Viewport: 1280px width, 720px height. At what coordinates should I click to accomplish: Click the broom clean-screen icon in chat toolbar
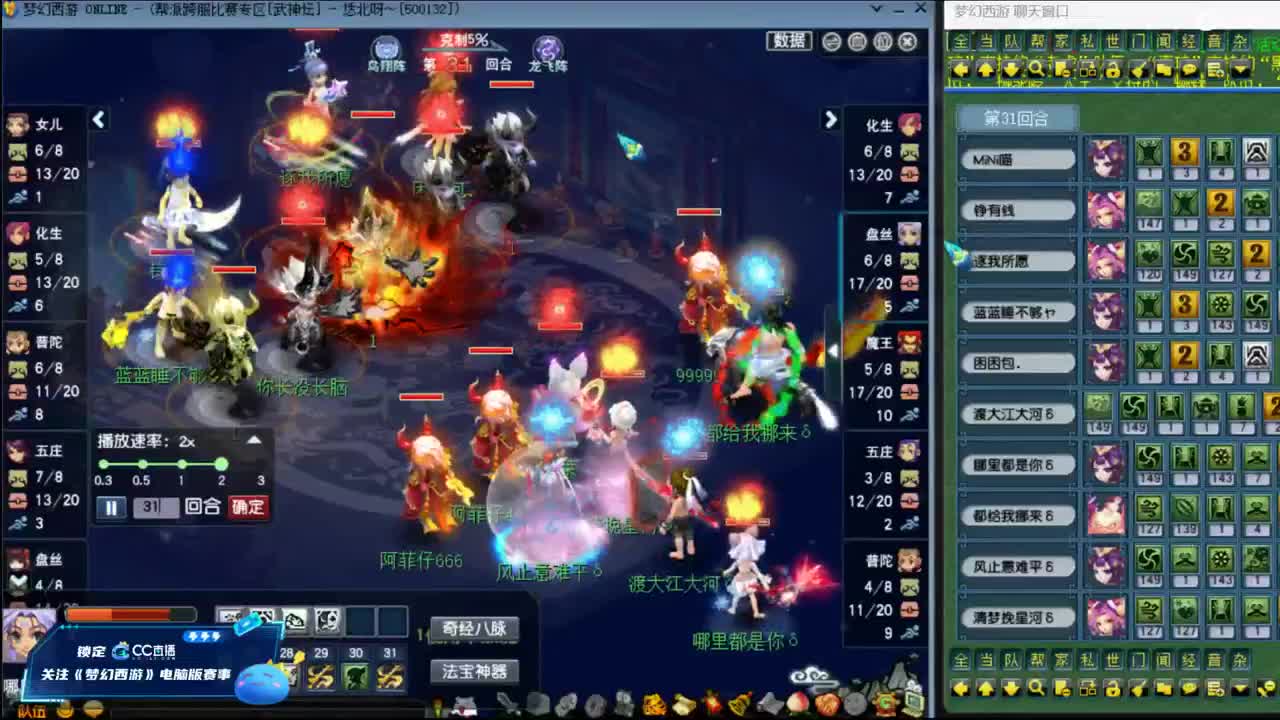pyautogui.click(x=1138, y=69)
